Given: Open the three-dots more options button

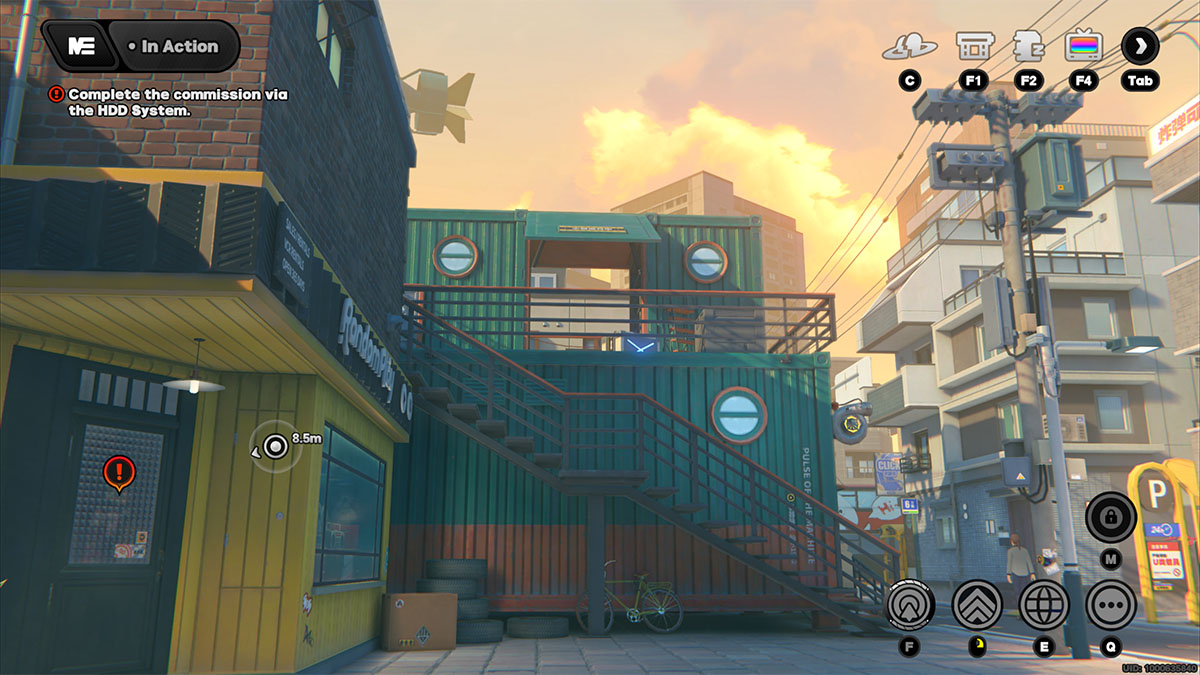Looking at the screenshot, I should click(x=1110, y=604).
